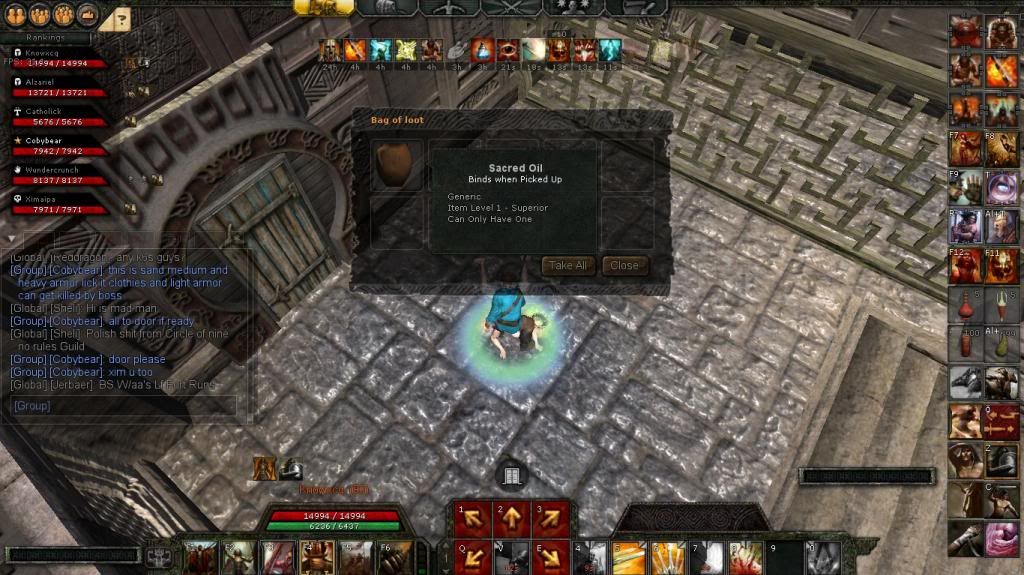Take all items from Bag of loot
Screen dimensions: 1024x575
tap(567, 266)
